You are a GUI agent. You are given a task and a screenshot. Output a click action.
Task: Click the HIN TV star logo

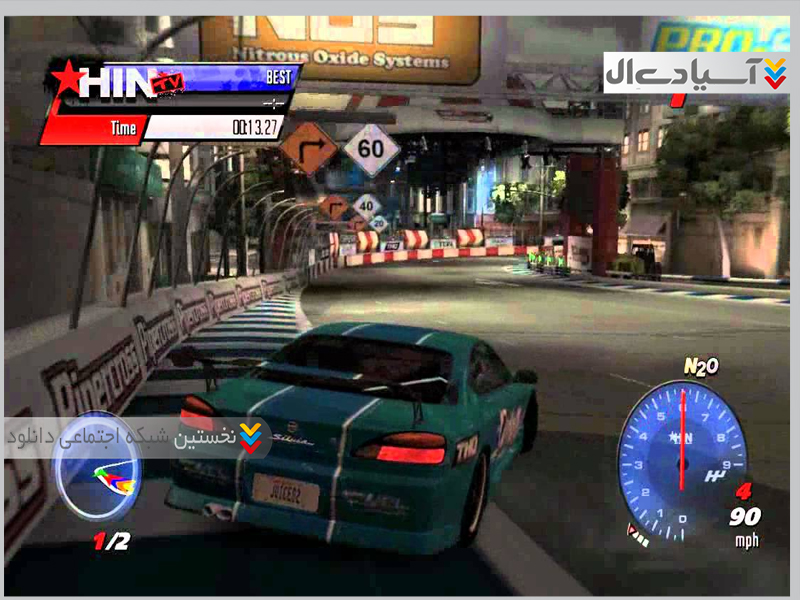(x=105, y=82)
